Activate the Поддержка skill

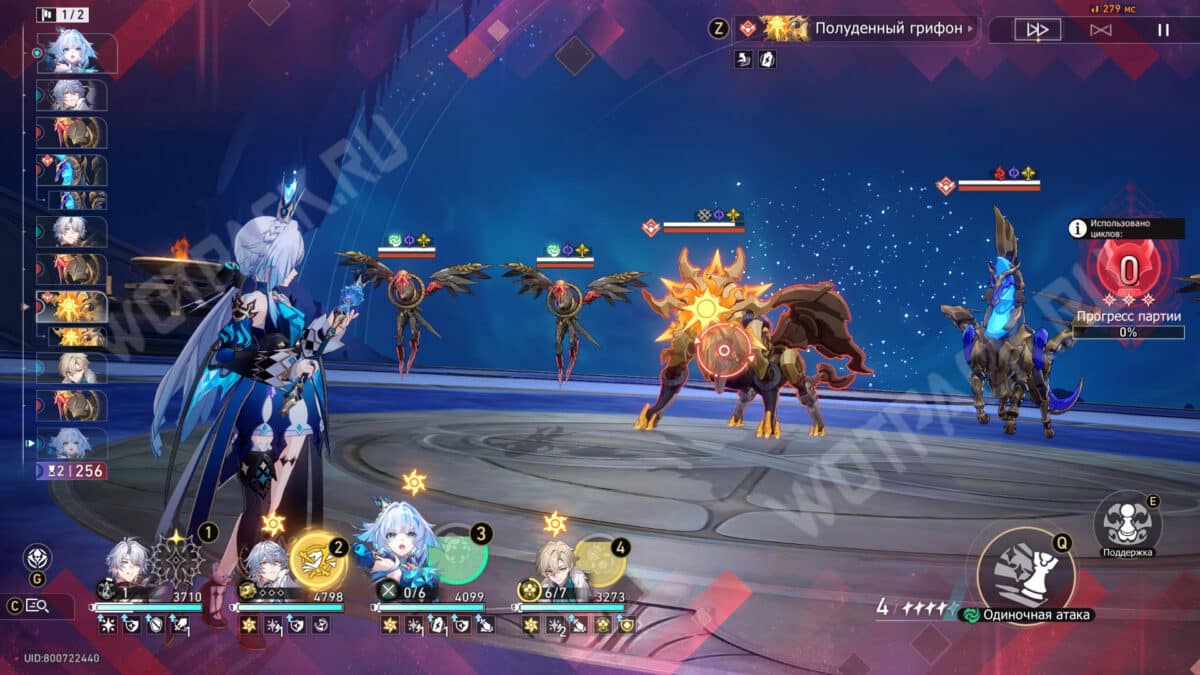[1127, 520]
